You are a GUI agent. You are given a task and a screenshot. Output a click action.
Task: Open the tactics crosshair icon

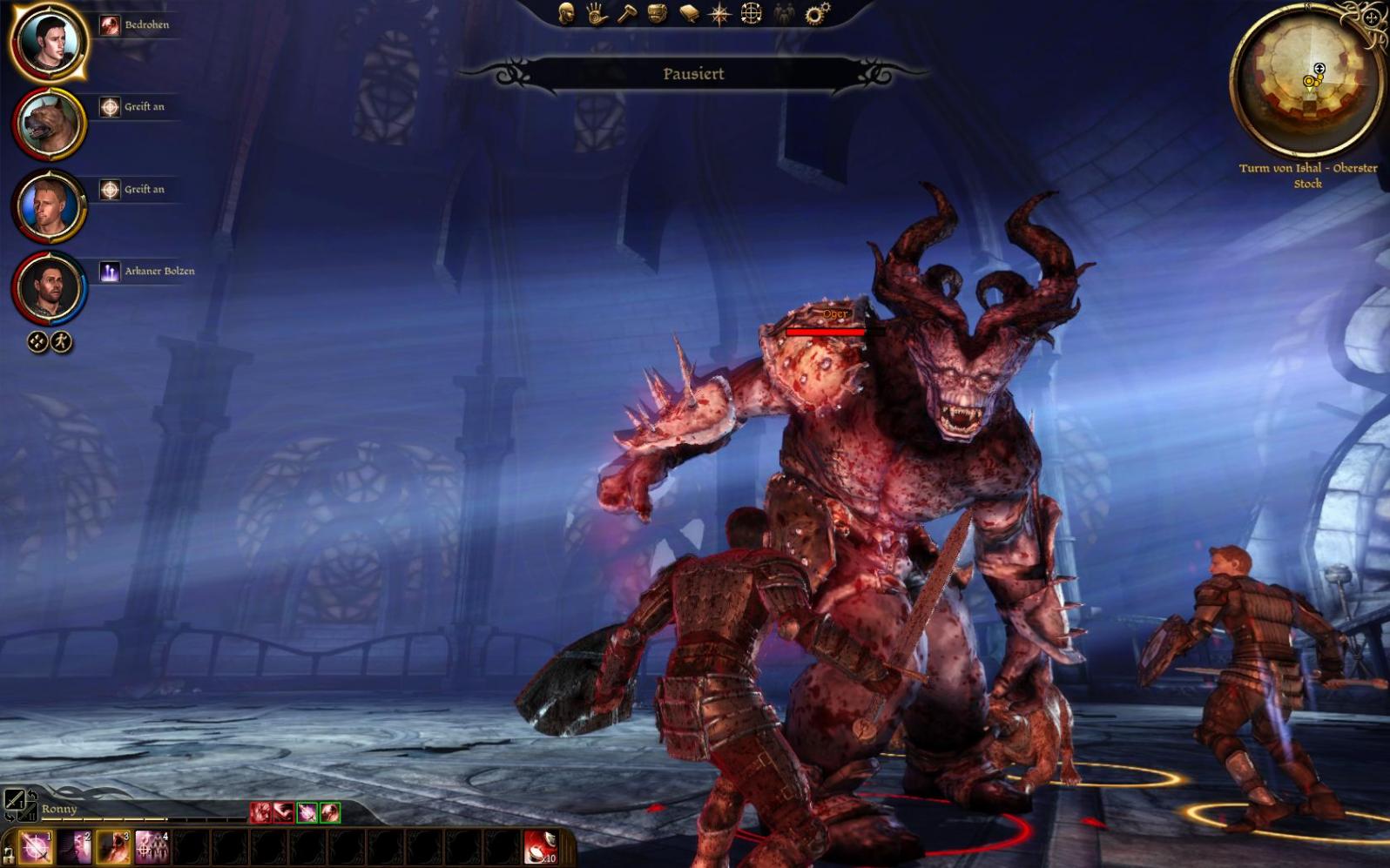(x=751, y=13)
